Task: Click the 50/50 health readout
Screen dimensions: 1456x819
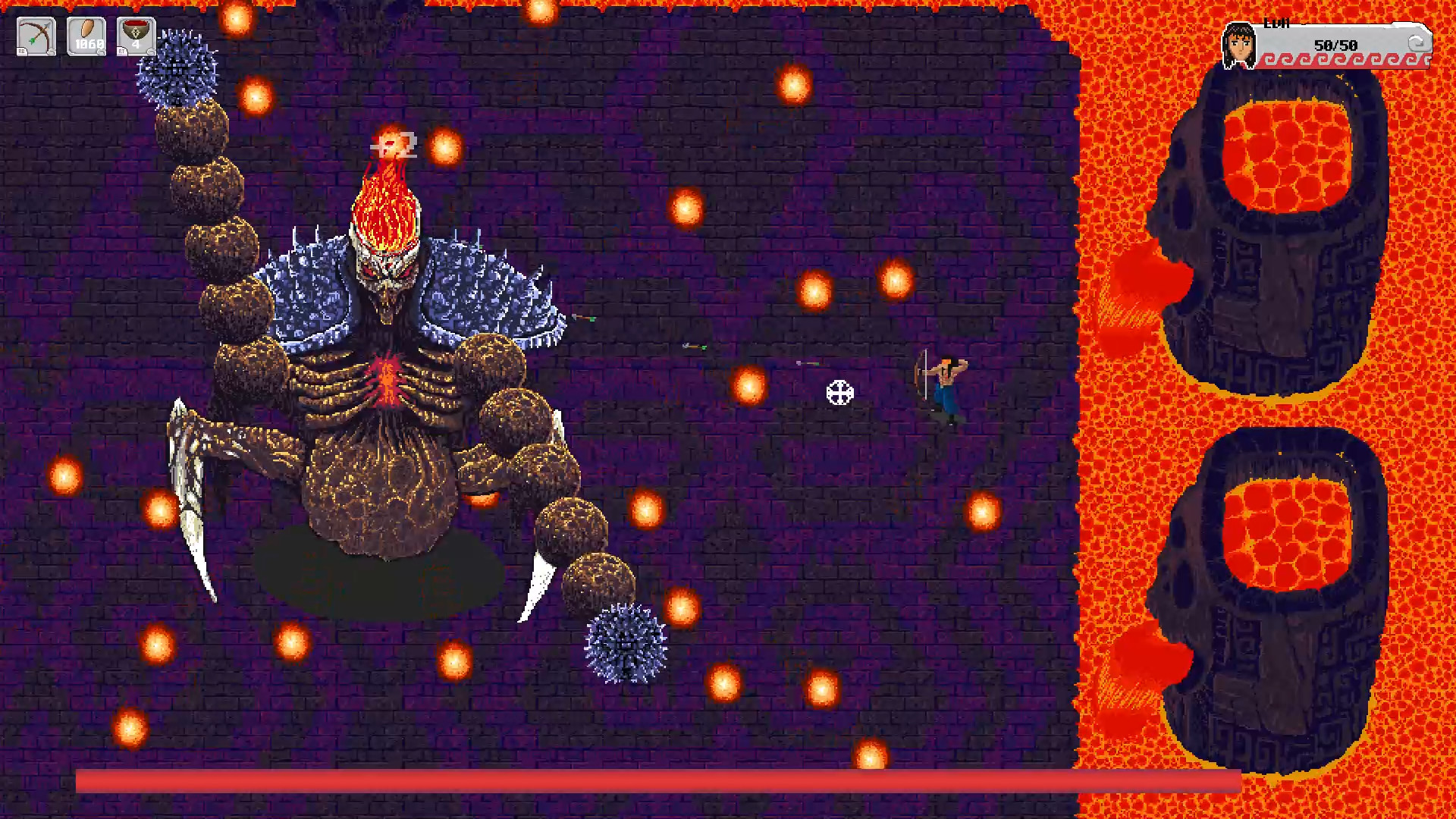Action: point(1336,44)
